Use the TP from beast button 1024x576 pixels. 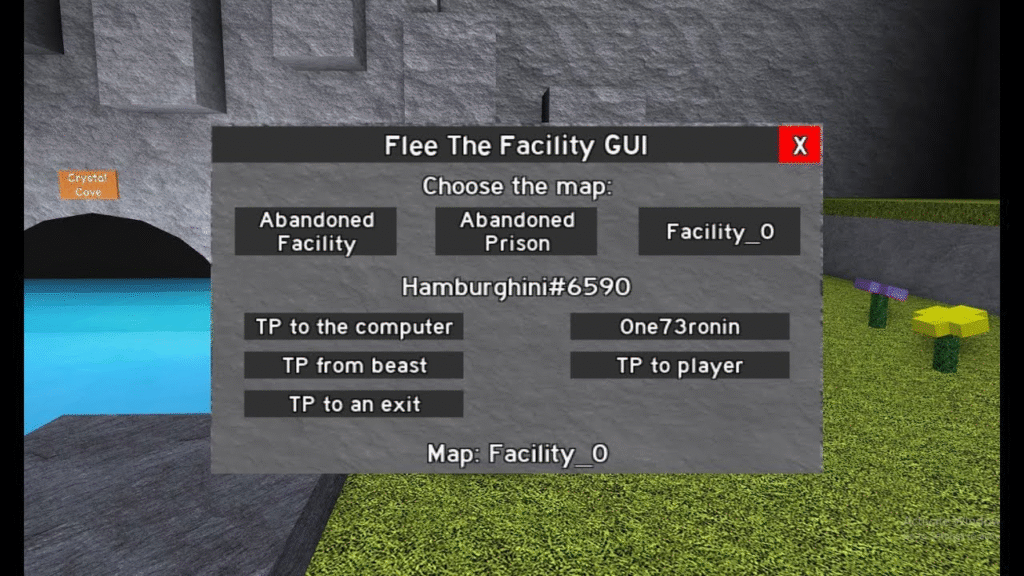(x=354, y=366)
